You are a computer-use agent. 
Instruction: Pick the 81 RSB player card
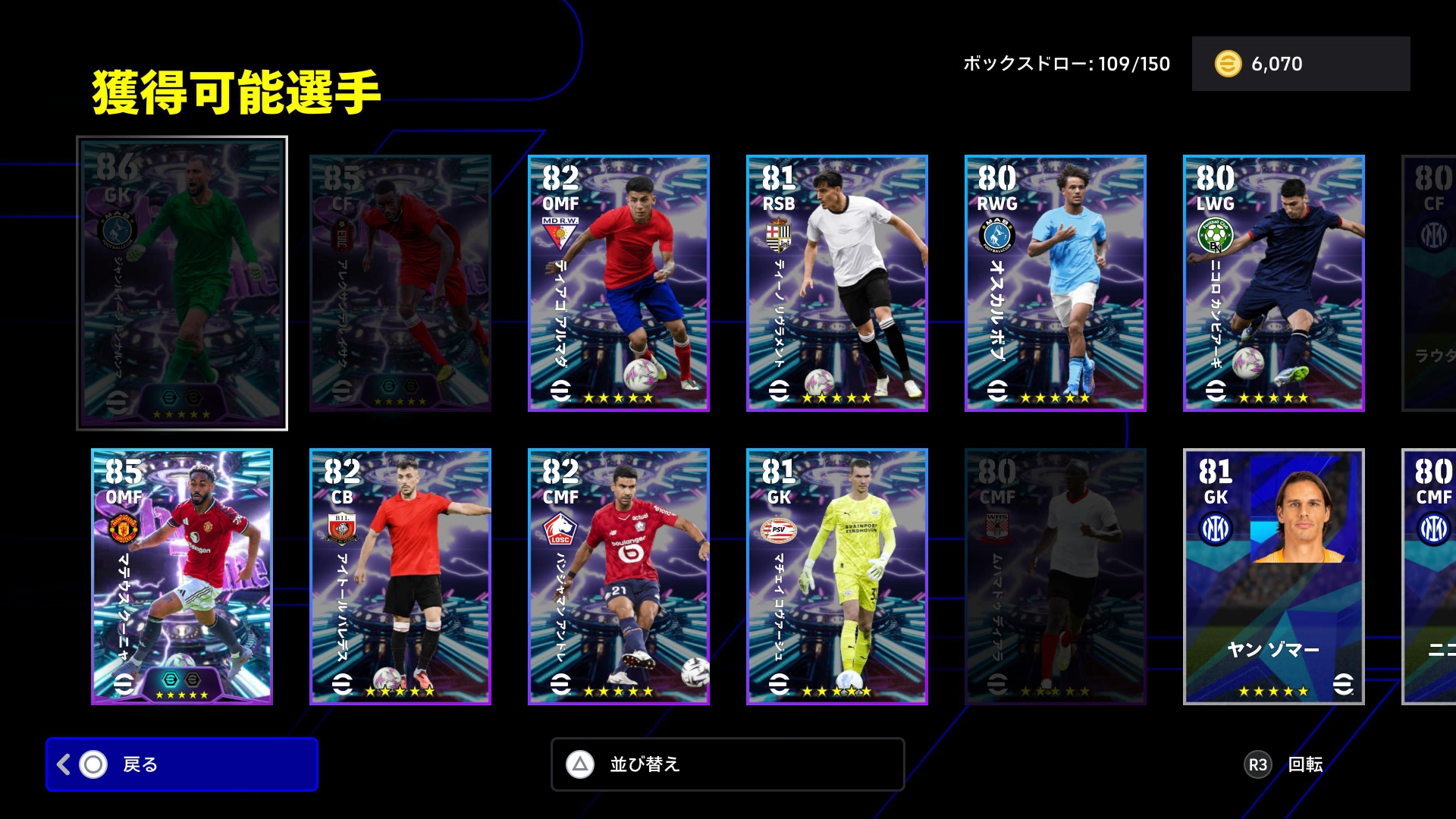click(x=836, y=283)
